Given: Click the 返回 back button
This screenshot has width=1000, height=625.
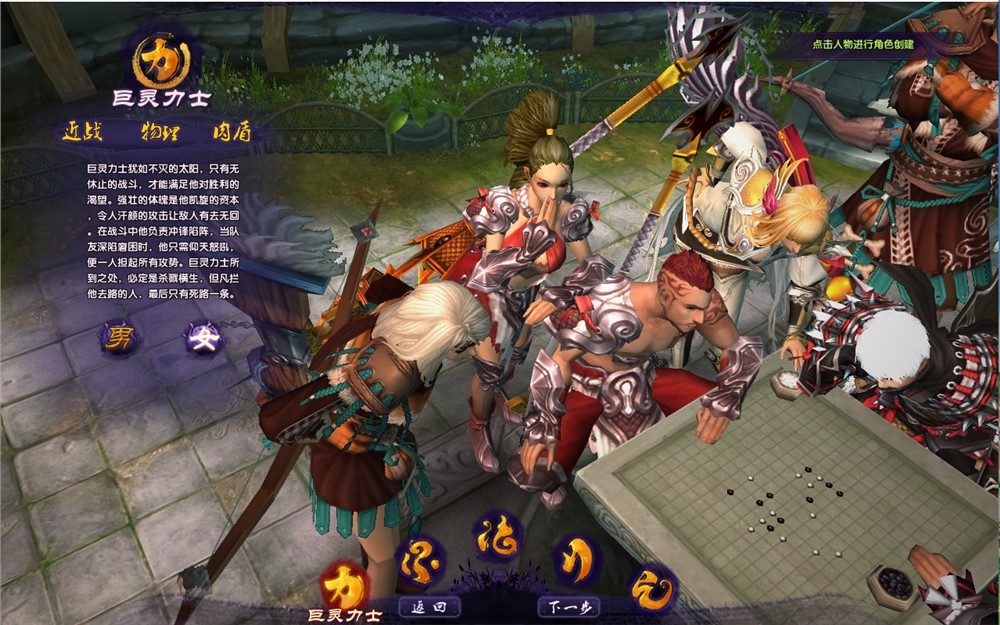Looking at the screenshot, I should 429,606.
